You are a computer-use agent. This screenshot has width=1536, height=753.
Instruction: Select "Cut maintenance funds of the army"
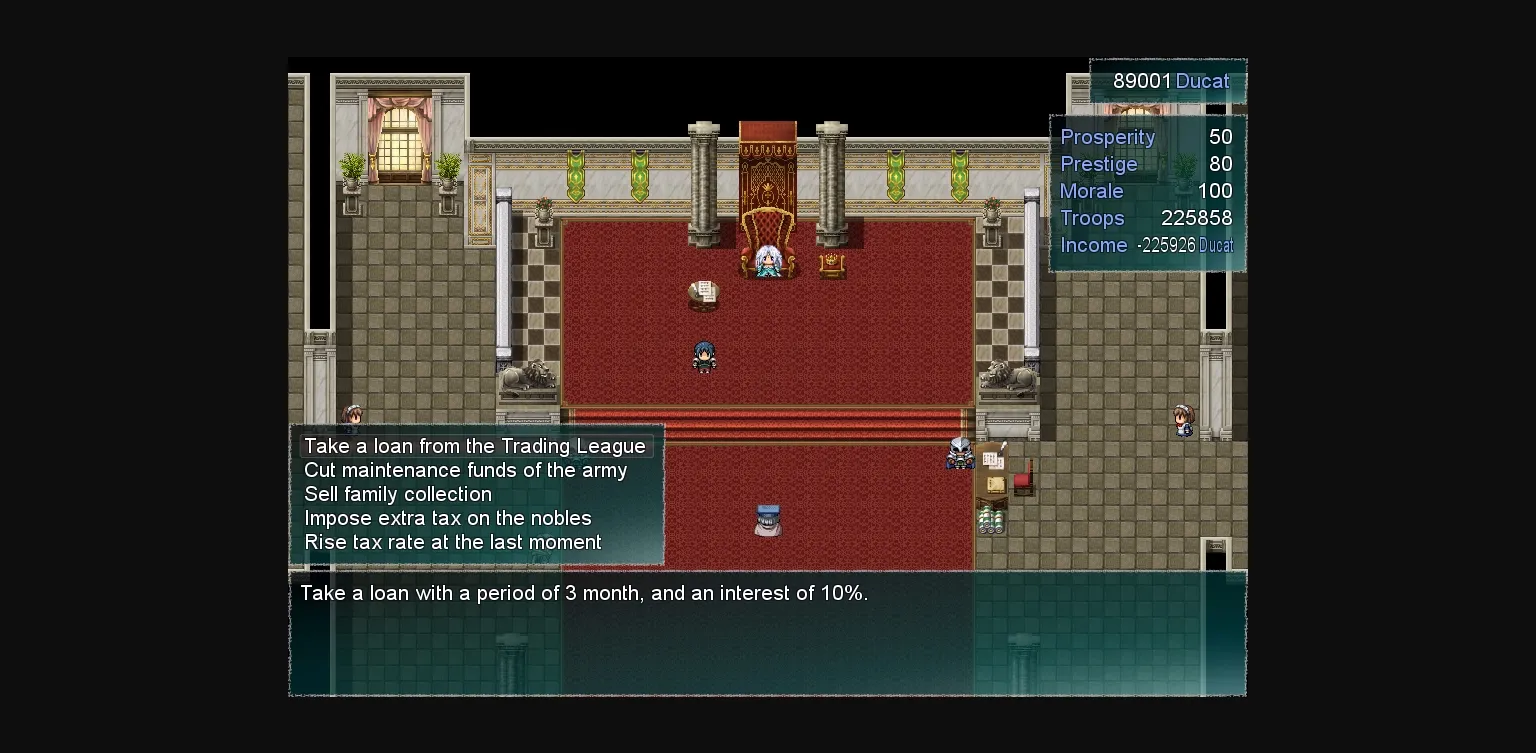click(x=465, y=470)
